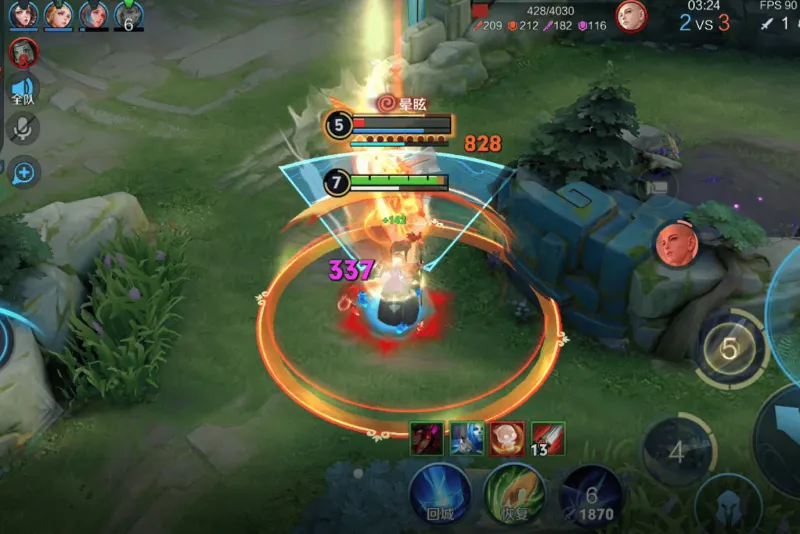Viewport: 800px width, 534px height.
Task: Toggle the muted microphone button
Action: coord(22,128)
